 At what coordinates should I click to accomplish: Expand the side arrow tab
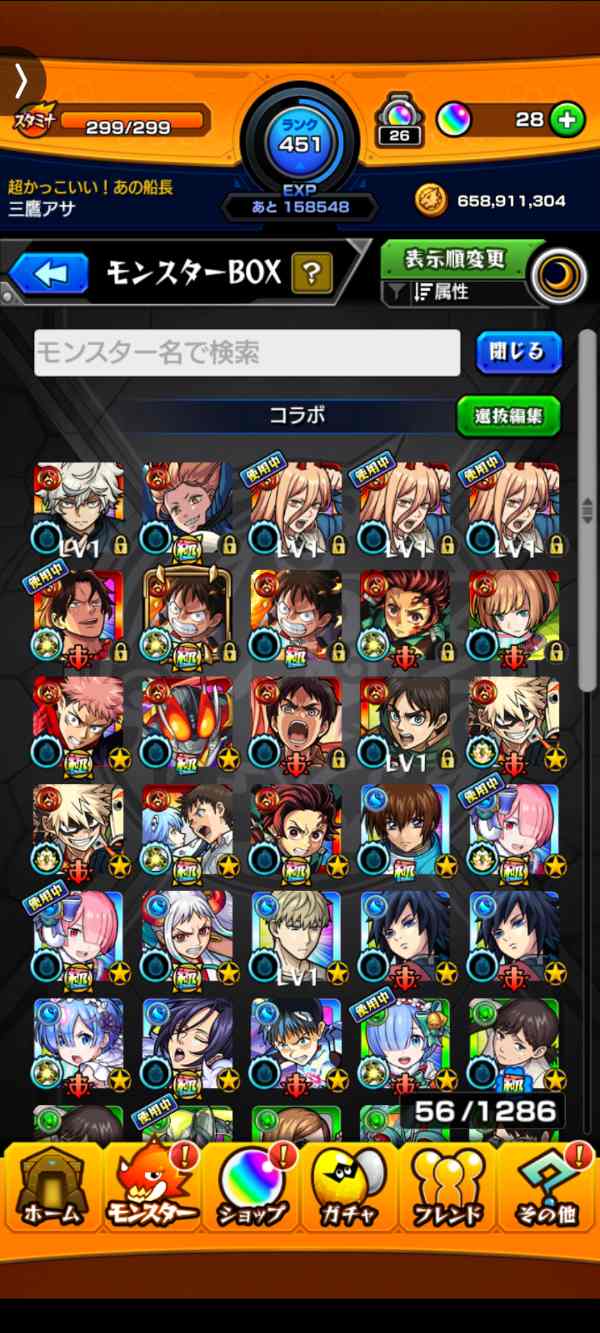[20, 82]
